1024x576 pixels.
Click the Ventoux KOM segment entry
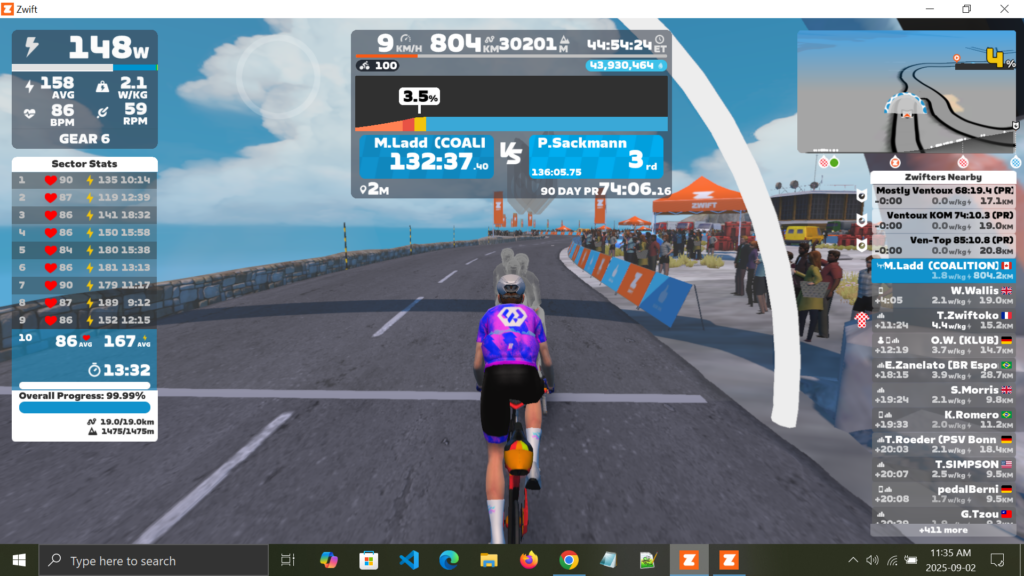[x=943, y=220]
